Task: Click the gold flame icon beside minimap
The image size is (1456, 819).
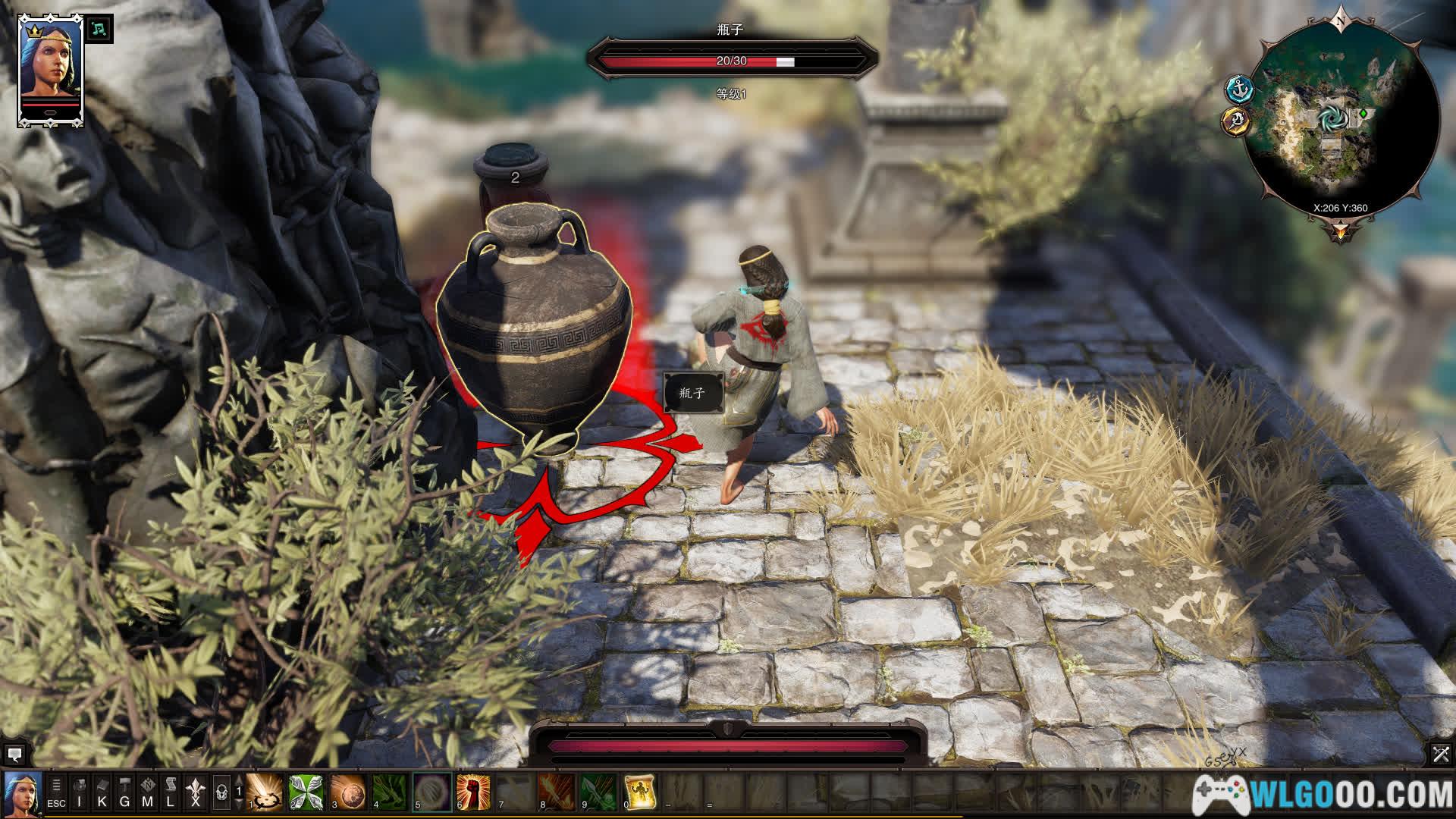Action: [1236, 121]
